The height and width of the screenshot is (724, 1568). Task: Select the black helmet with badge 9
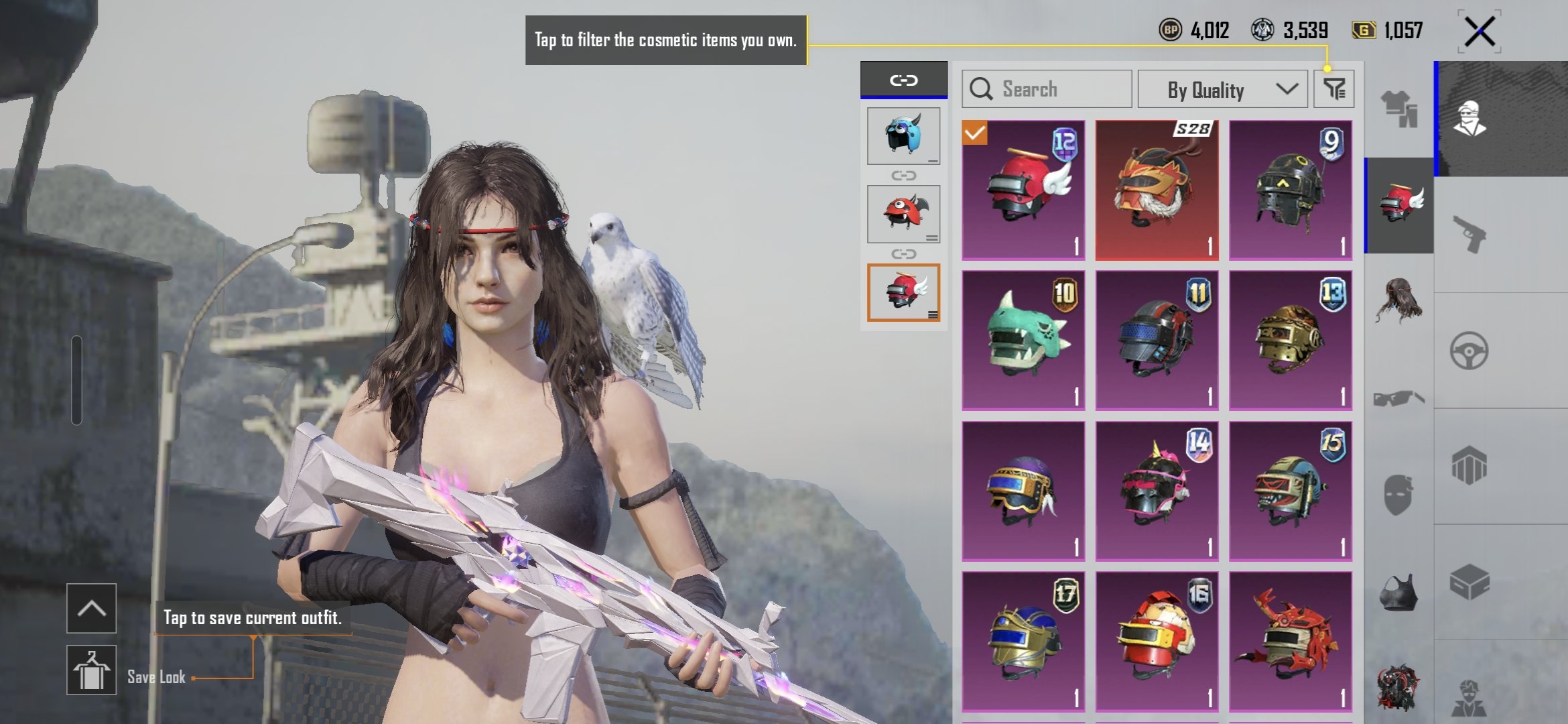(x=1290, y=190)
